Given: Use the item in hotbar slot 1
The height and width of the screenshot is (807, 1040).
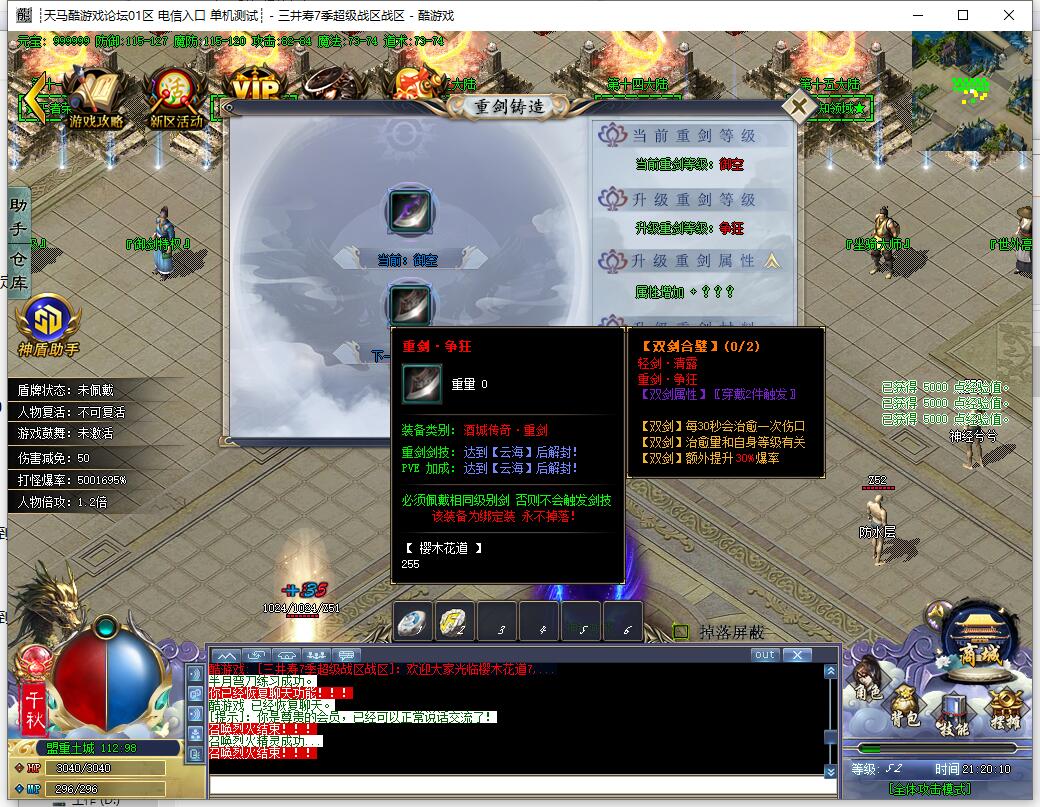Looking at the screenshot, I should (413, 622).
